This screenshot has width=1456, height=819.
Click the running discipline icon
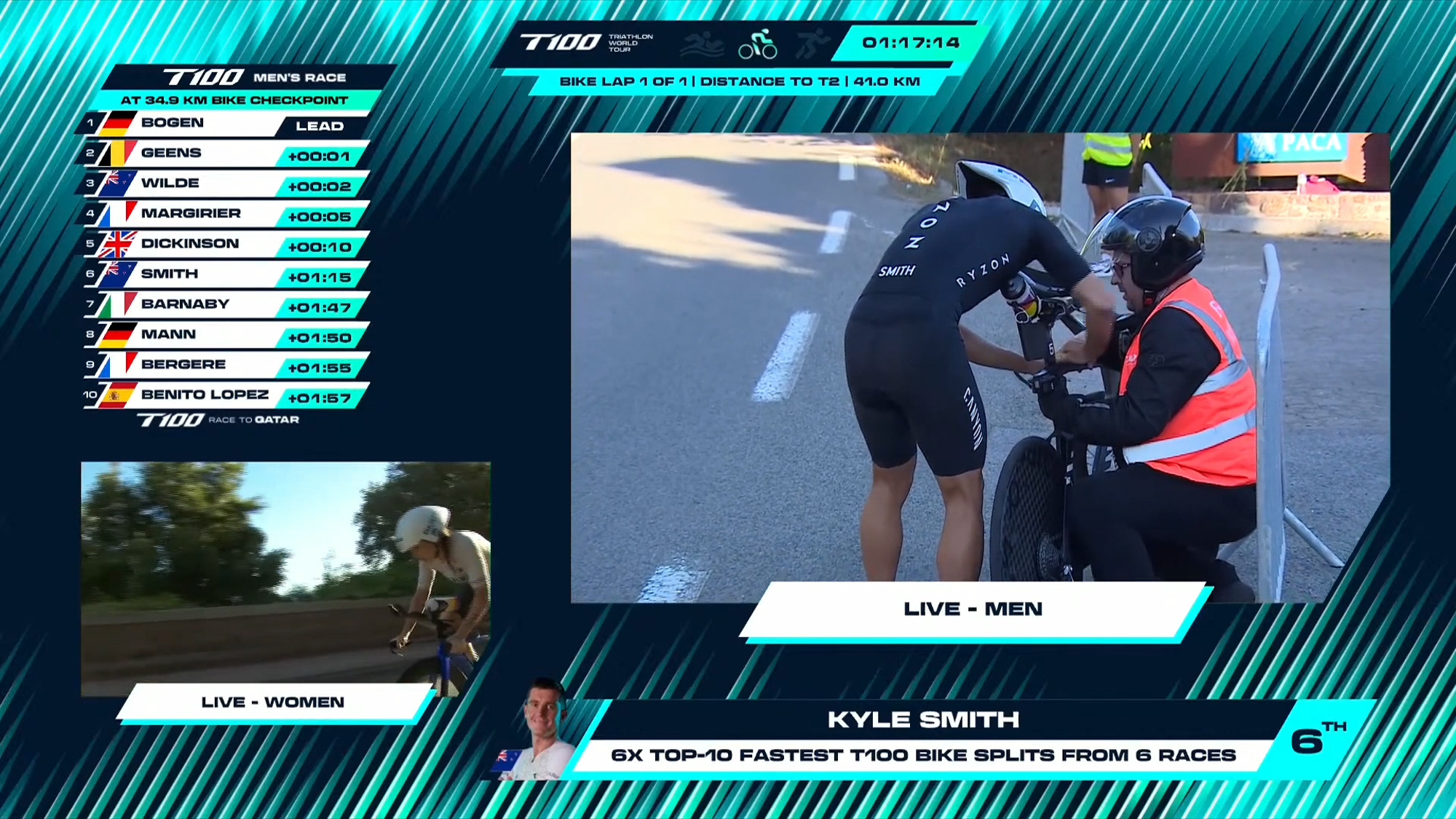coord(811,44)
